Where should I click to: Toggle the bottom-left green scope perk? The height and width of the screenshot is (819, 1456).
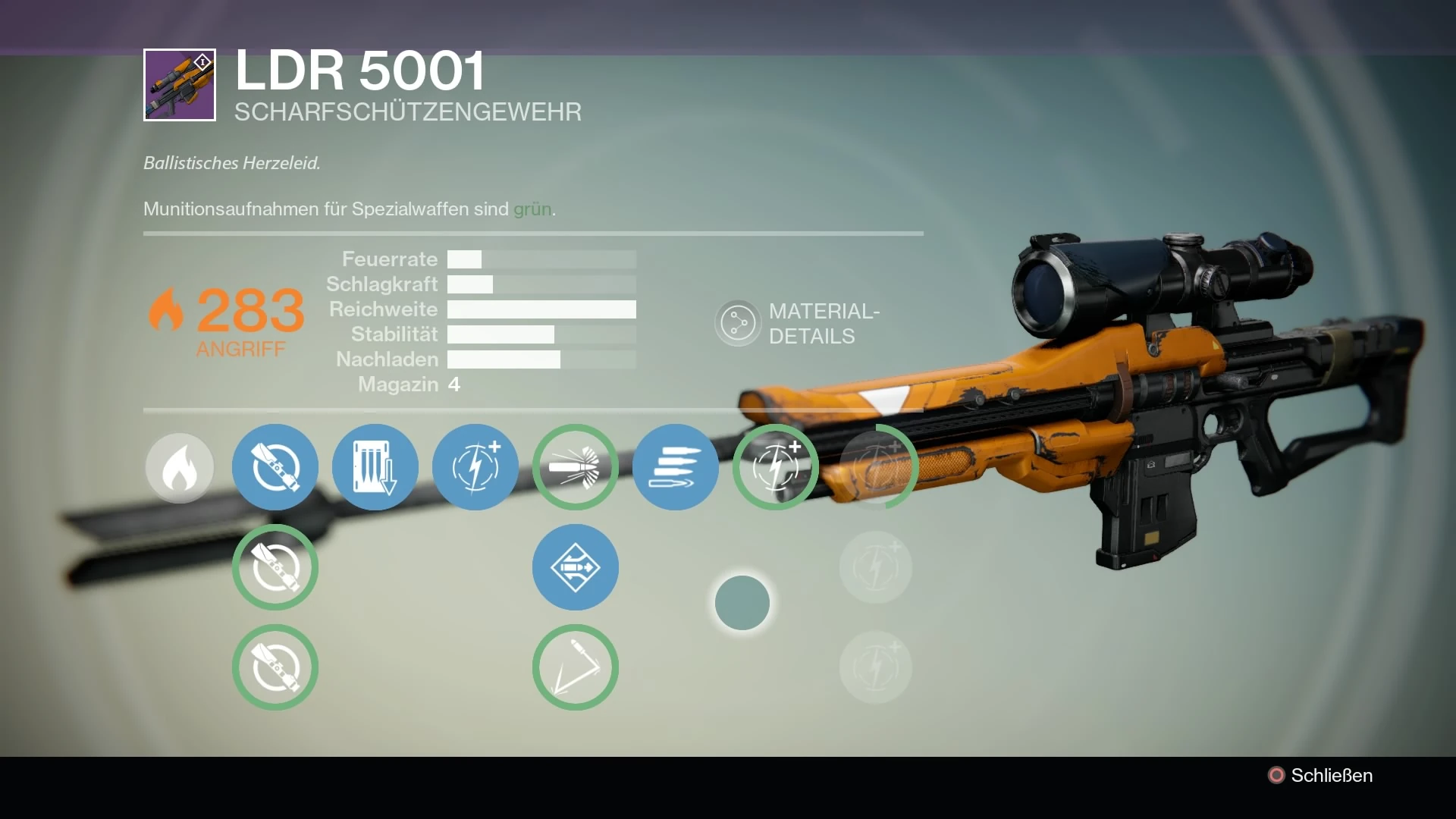tap(275, 667)
